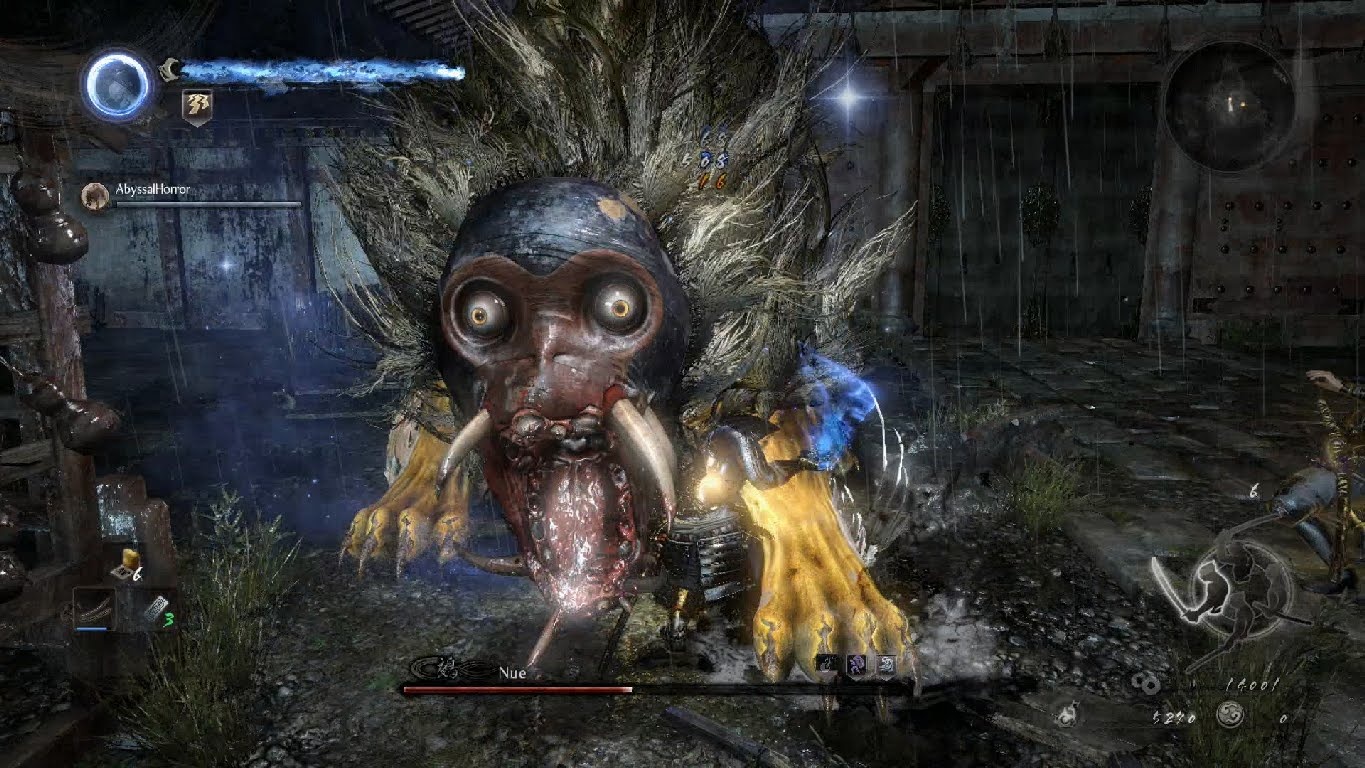This screenshot has width=1365, height=768.
Task: Open the equipped weapon icon in the shortcut slot
Action: tap(95, 609)
